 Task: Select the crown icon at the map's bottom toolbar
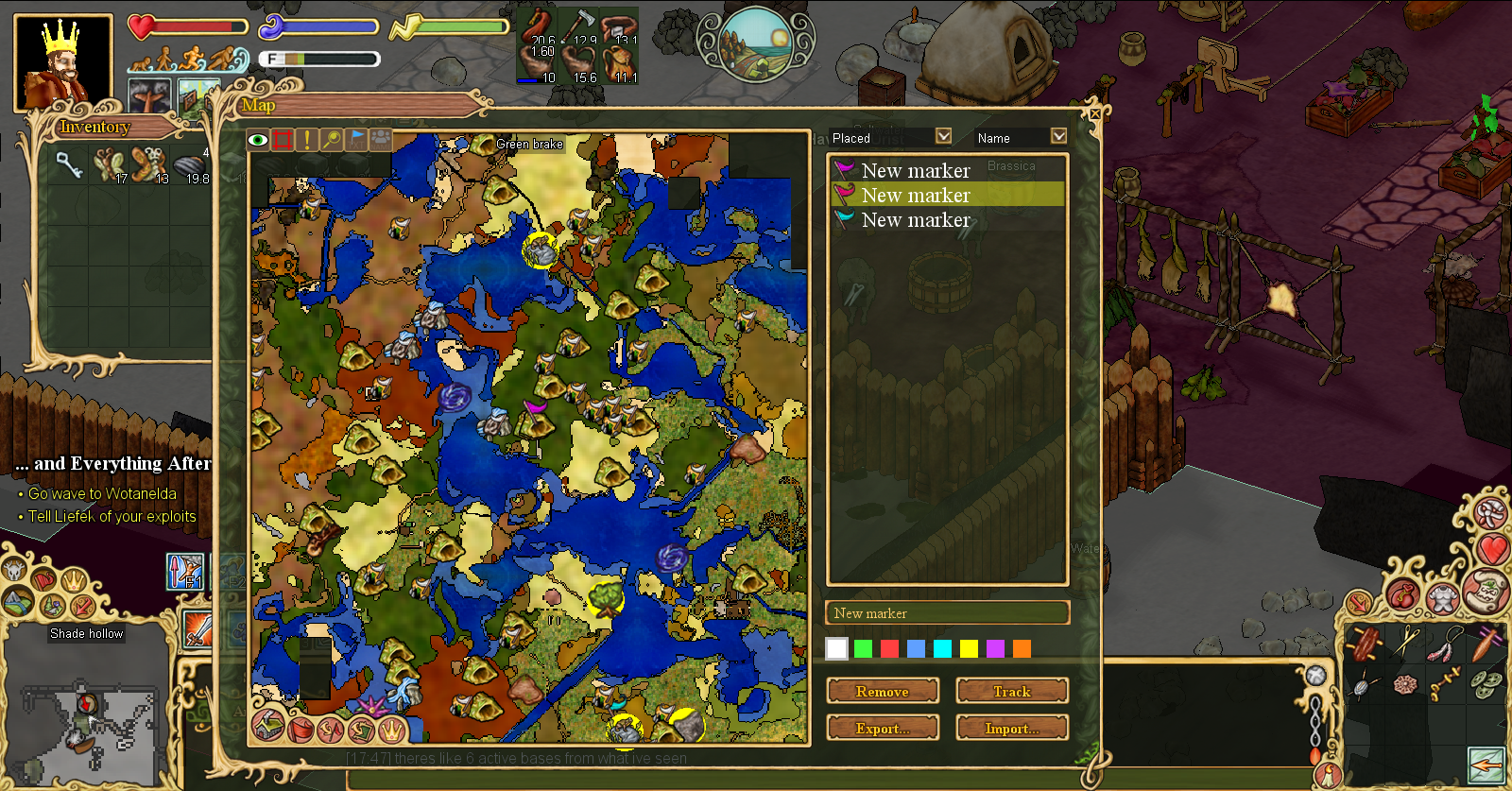[x=391, y=729]
